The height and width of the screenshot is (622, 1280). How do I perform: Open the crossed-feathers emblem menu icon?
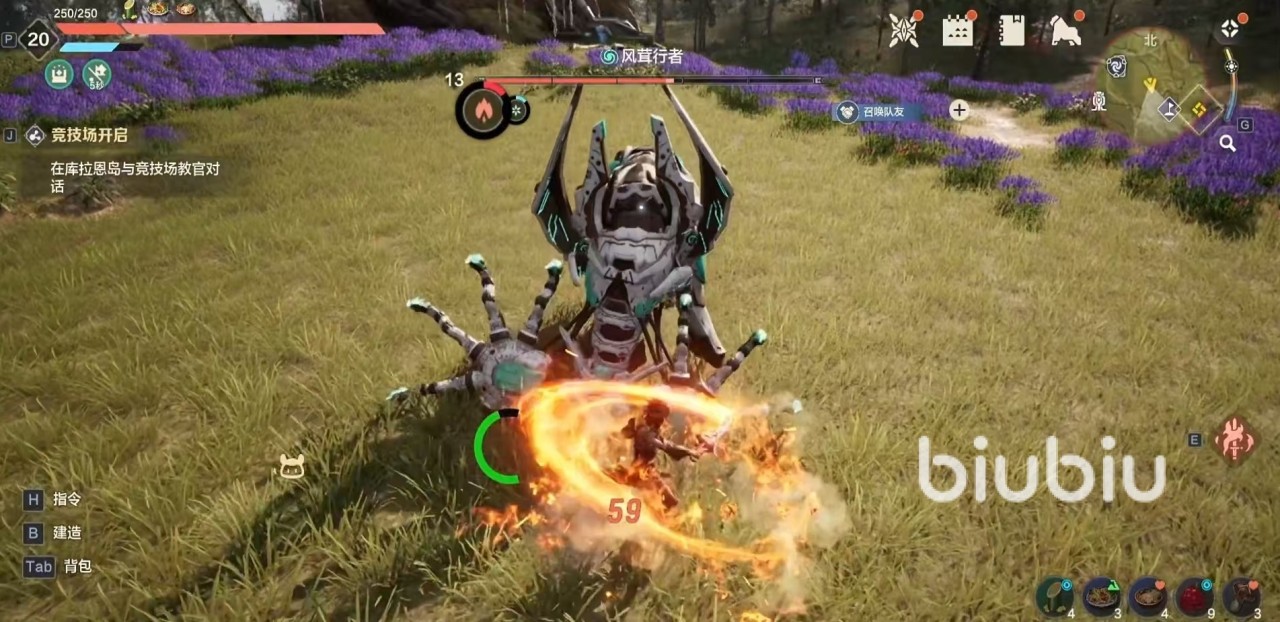point(904,30)
